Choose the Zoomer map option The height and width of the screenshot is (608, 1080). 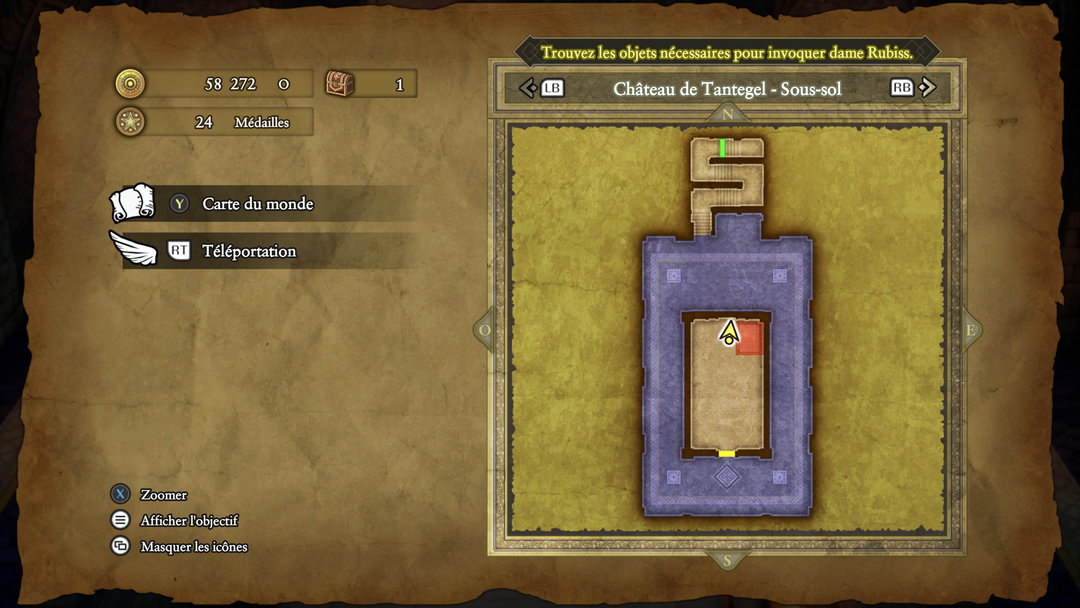click(163, 495)
